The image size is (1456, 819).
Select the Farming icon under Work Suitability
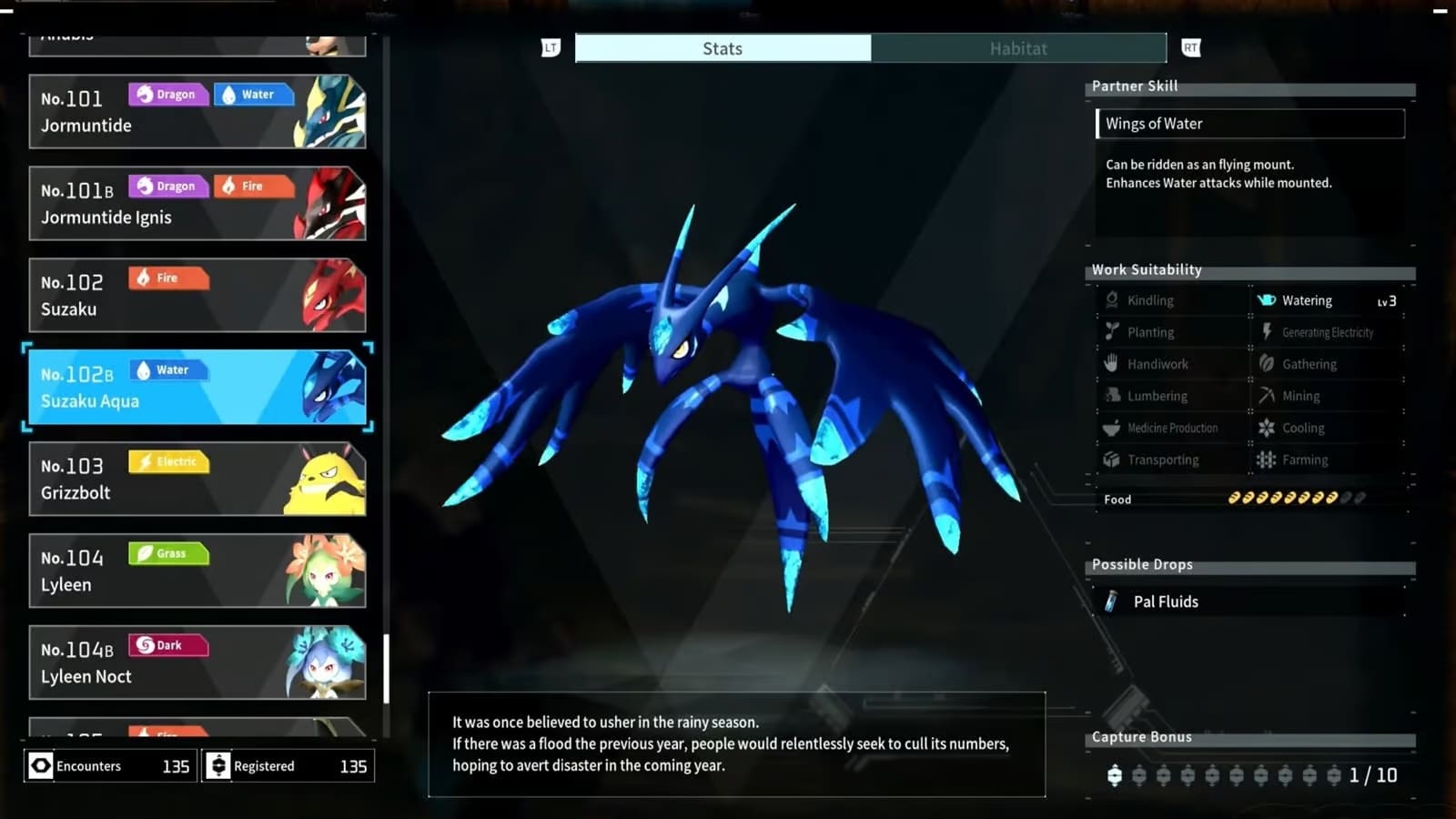tap(1267, 460)
